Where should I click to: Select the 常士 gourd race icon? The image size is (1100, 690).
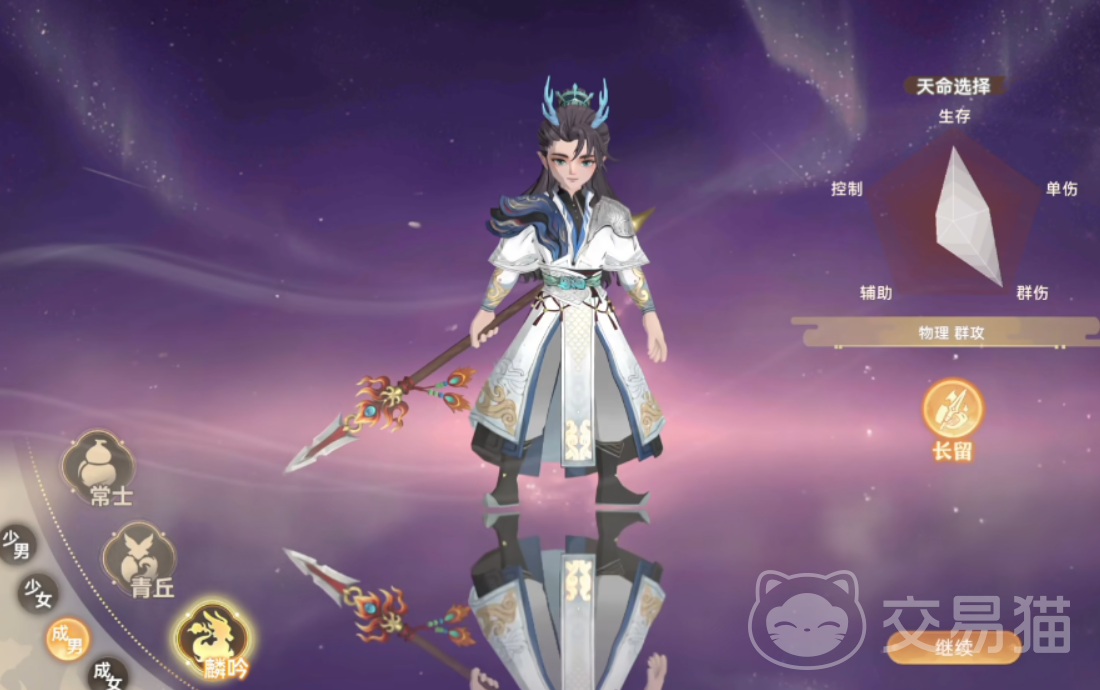click(99, 464)
